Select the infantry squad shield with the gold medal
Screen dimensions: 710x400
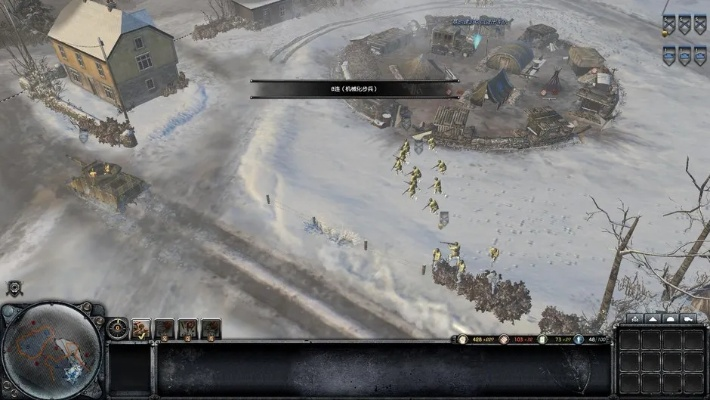668,24
